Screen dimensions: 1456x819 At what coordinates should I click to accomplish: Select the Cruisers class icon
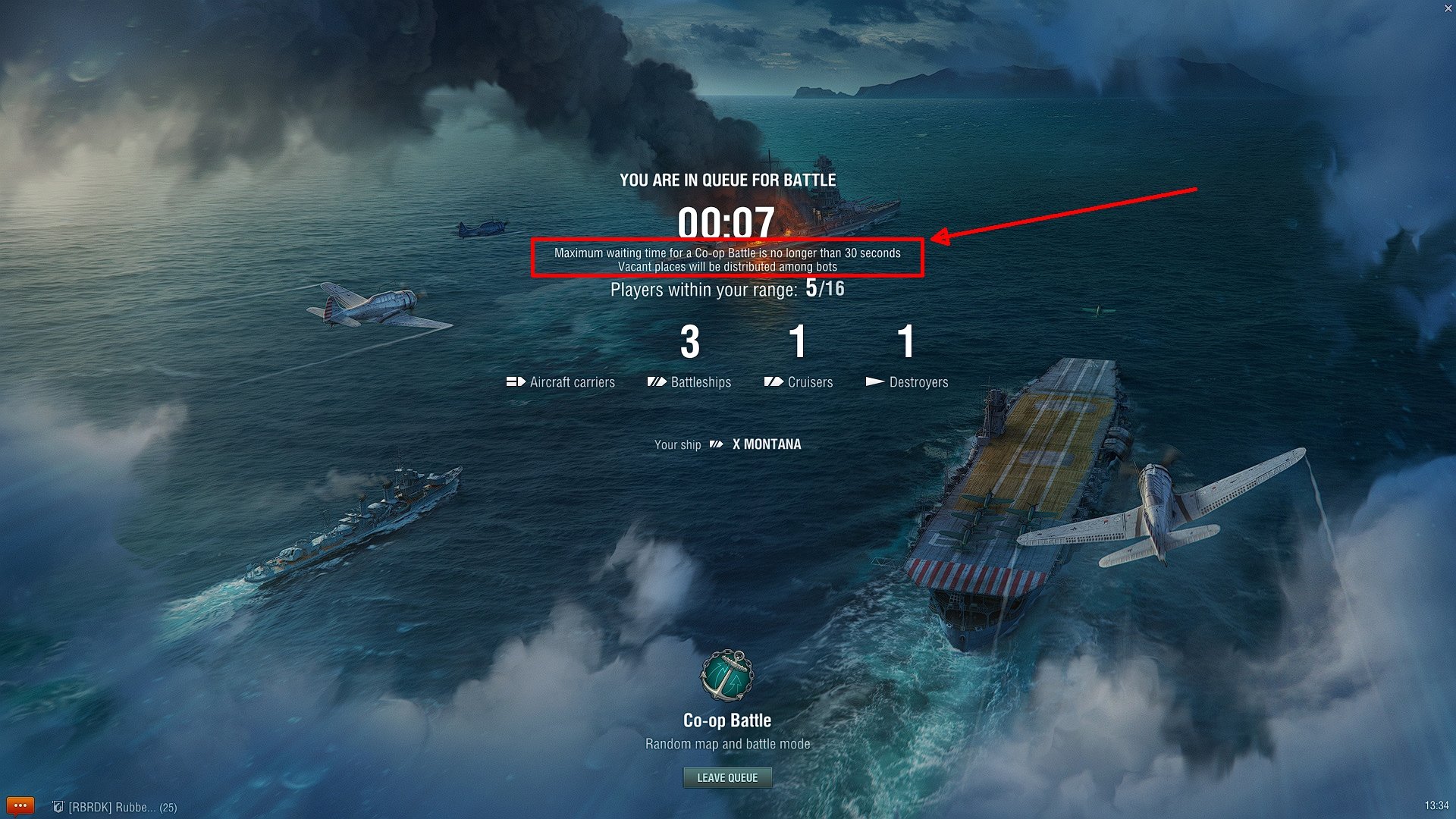point(774,382)
